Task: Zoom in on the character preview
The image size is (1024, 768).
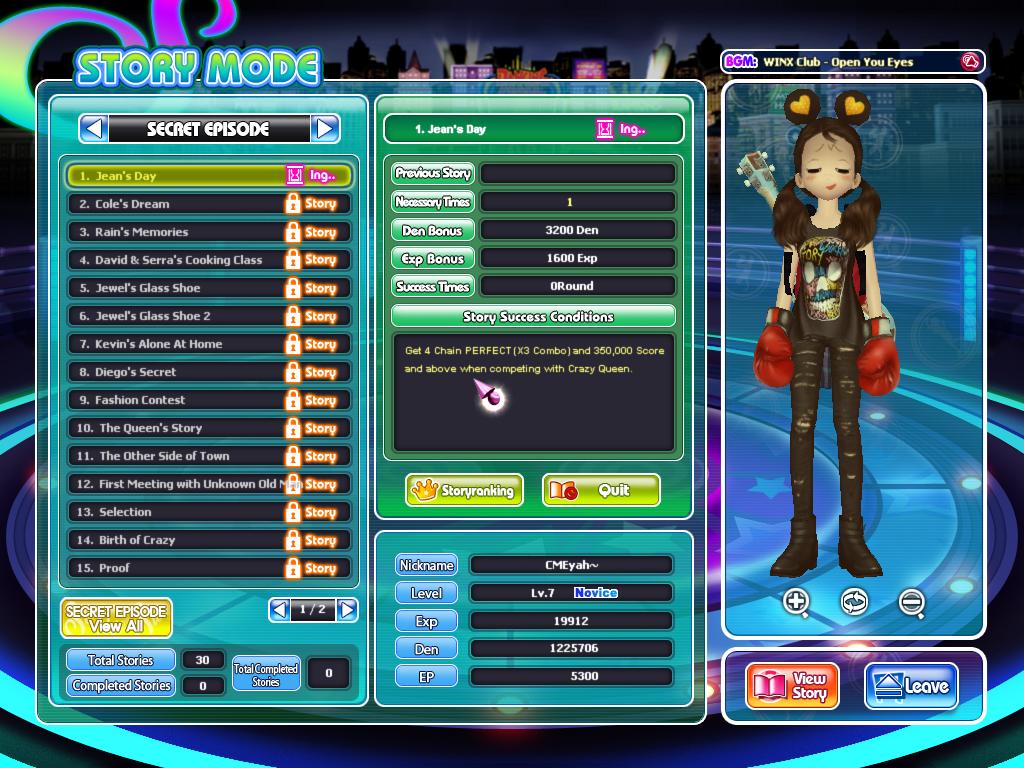Action: click(x=797, y=601)
